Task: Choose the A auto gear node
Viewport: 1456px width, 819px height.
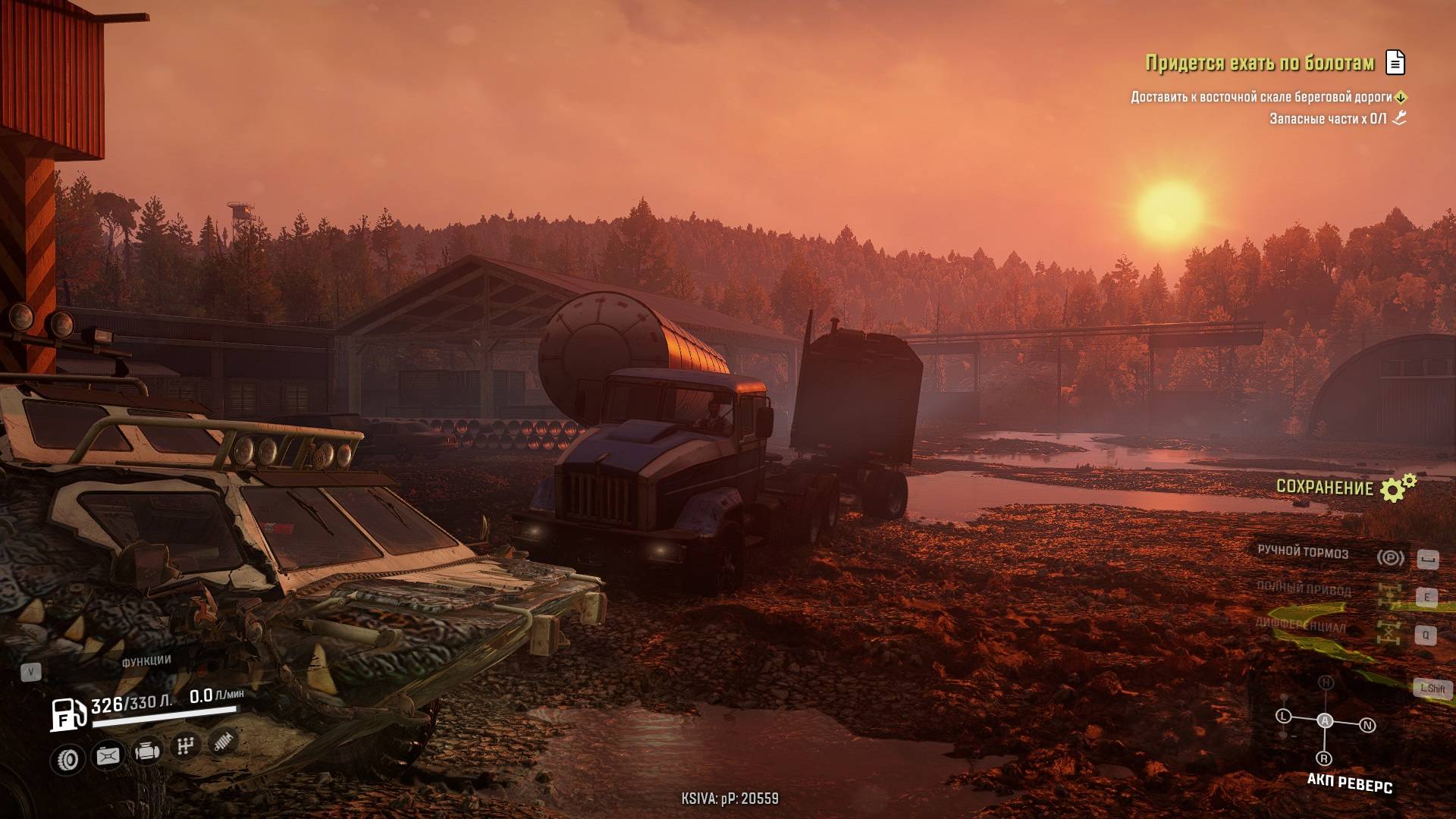Action: click(1325, 720)
